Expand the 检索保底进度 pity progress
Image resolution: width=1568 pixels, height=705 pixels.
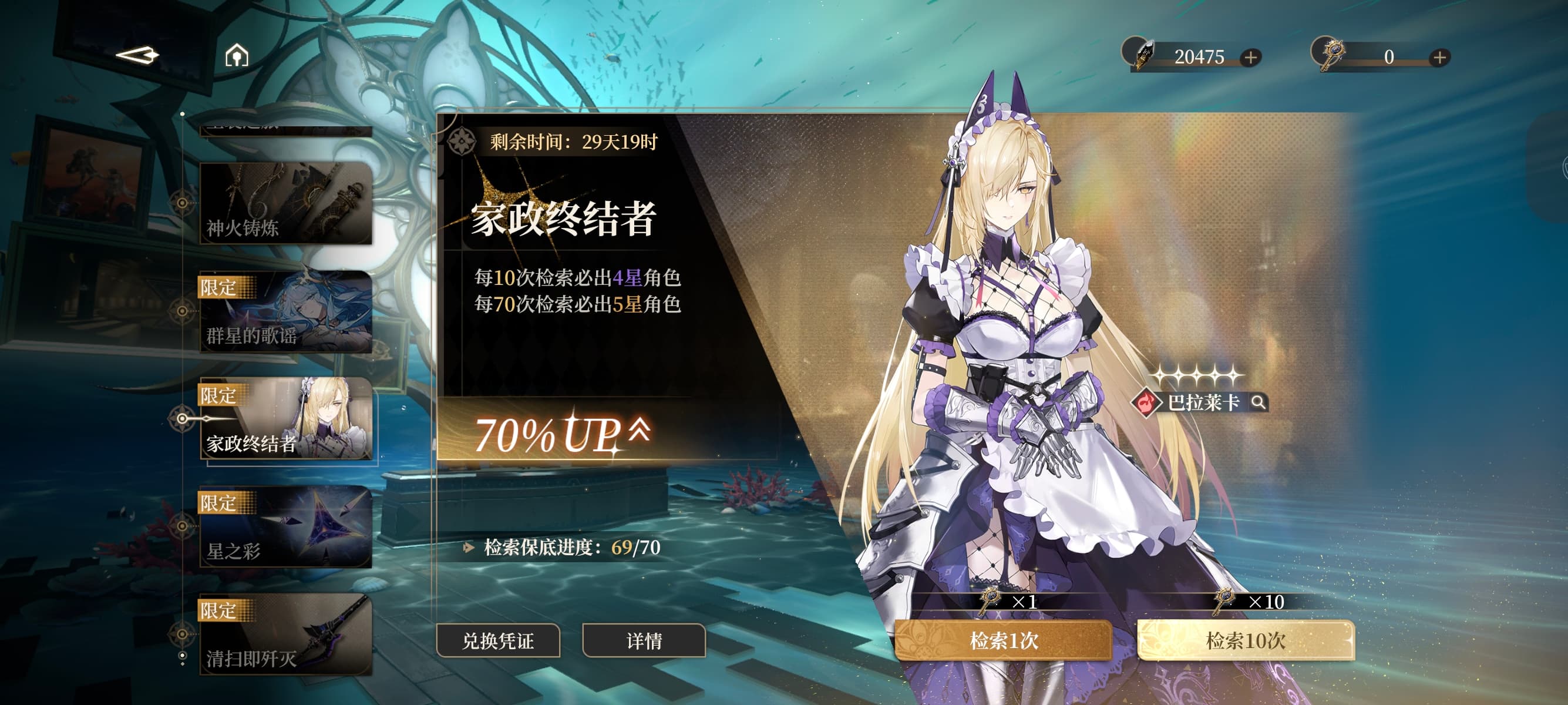[469, 548]
